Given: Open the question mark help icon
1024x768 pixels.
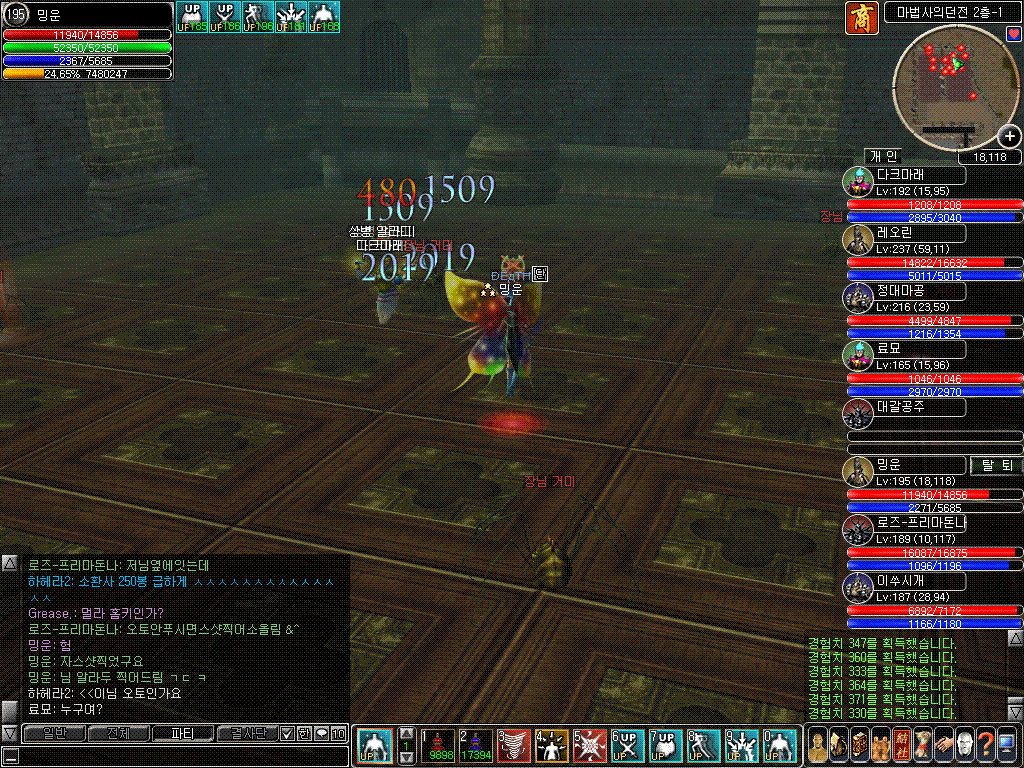Looking at the screenshot, I should pyautogui.click(x=985, y=746).
